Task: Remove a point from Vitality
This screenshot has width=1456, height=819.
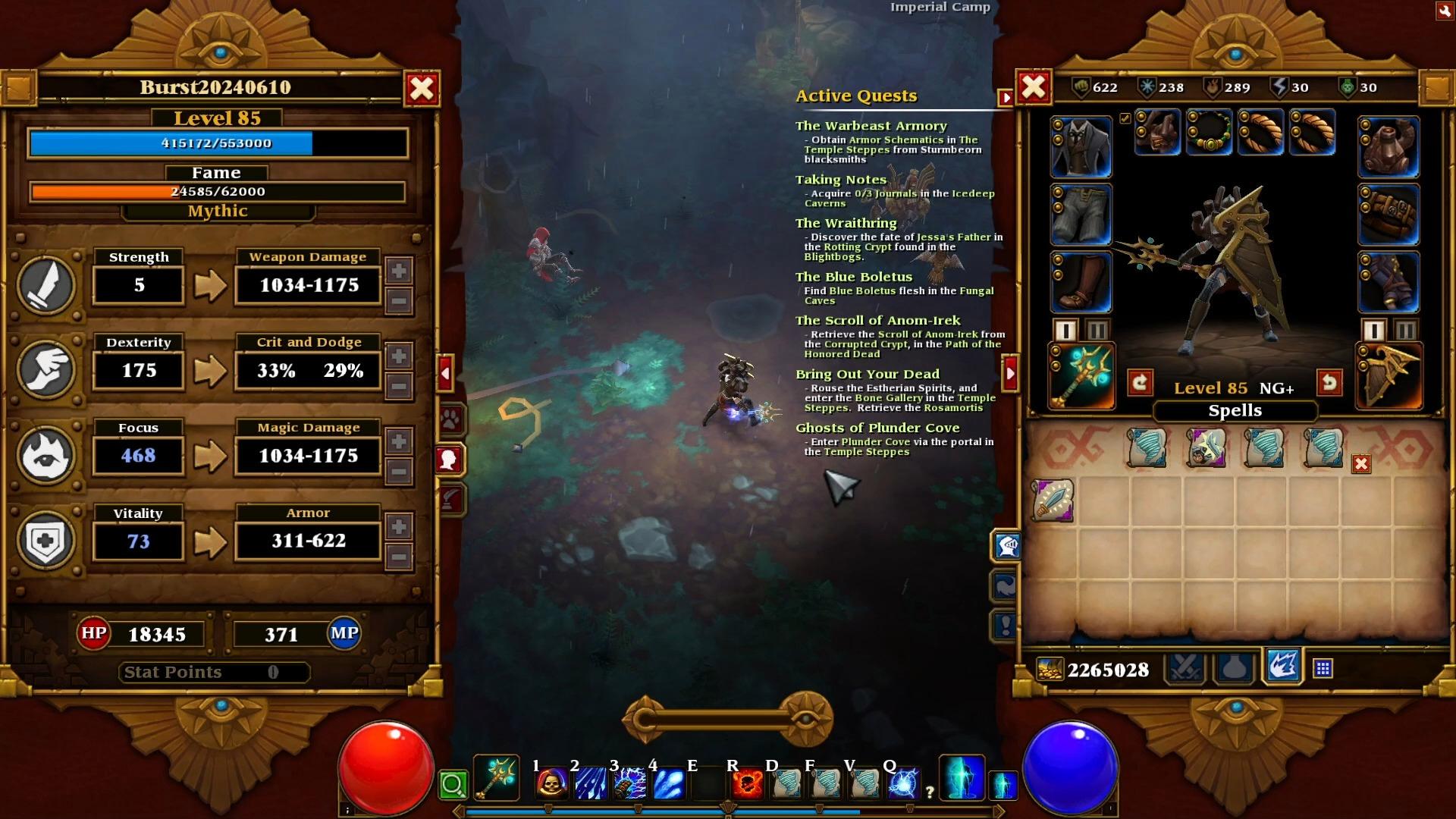Action: click(399, 557)
